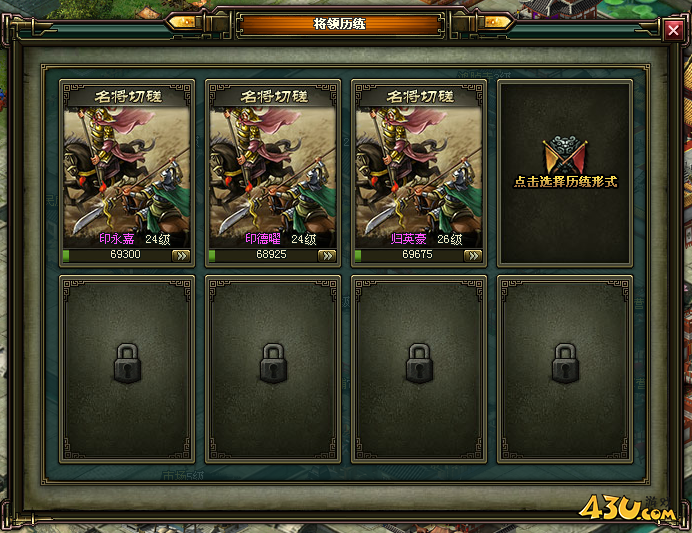692x533 pixels.
Task: Click the arrow button beside 69300
Action: (181, 255)
